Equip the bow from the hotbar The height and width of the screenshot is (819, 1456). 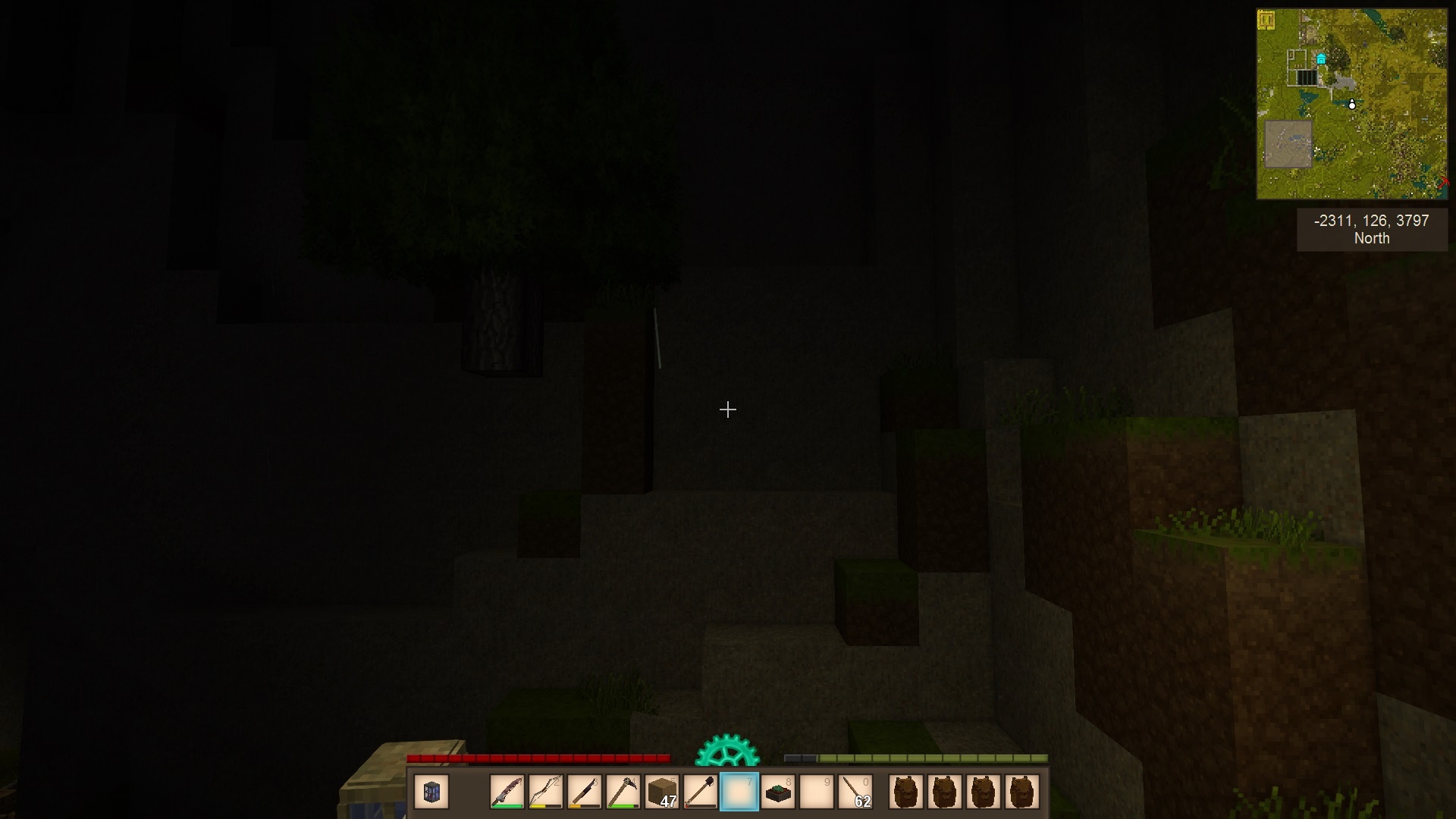[546, 792]
